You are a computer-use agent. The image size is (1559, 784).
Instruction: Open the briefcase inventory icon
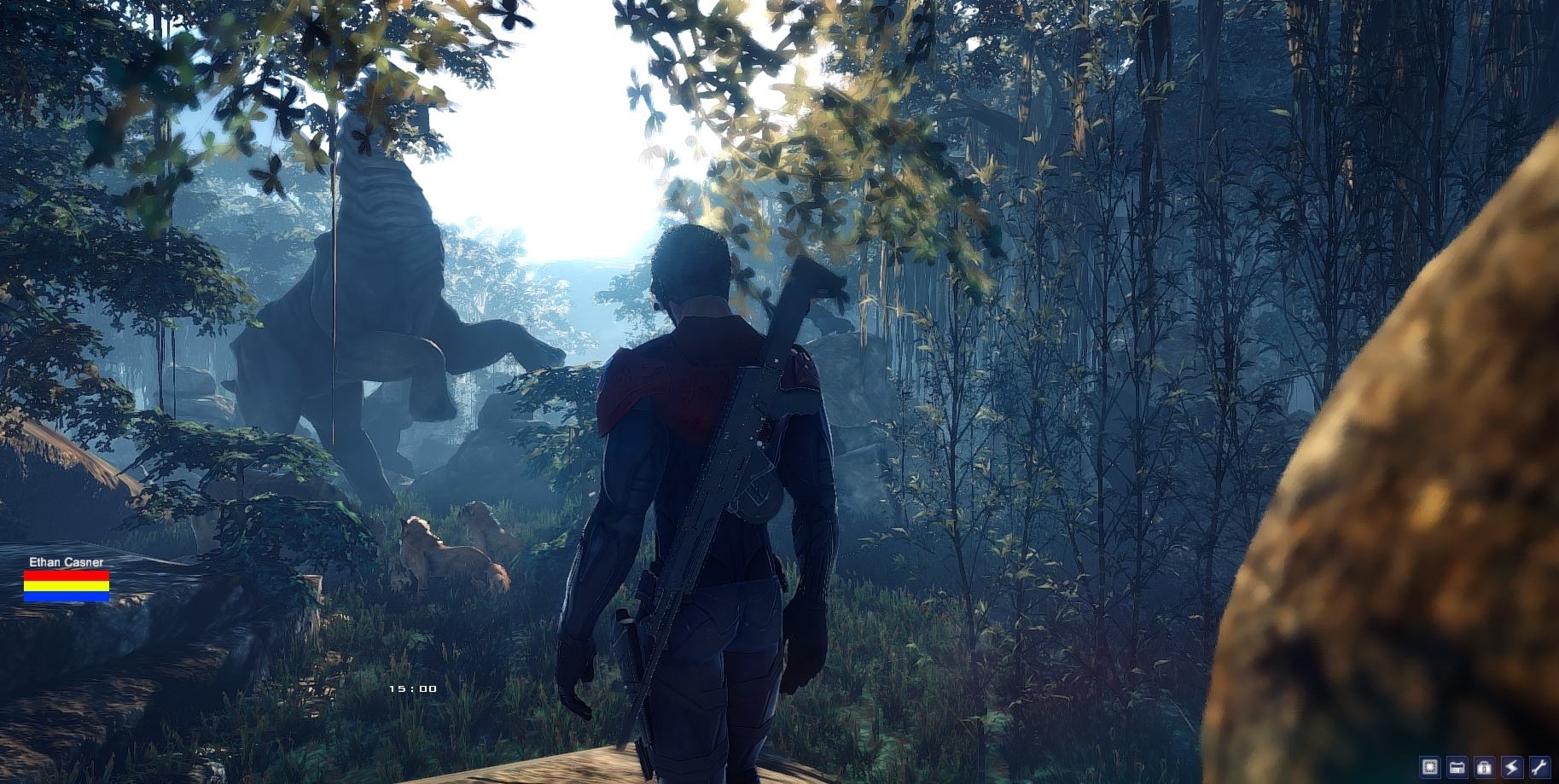click(1484, 767)
